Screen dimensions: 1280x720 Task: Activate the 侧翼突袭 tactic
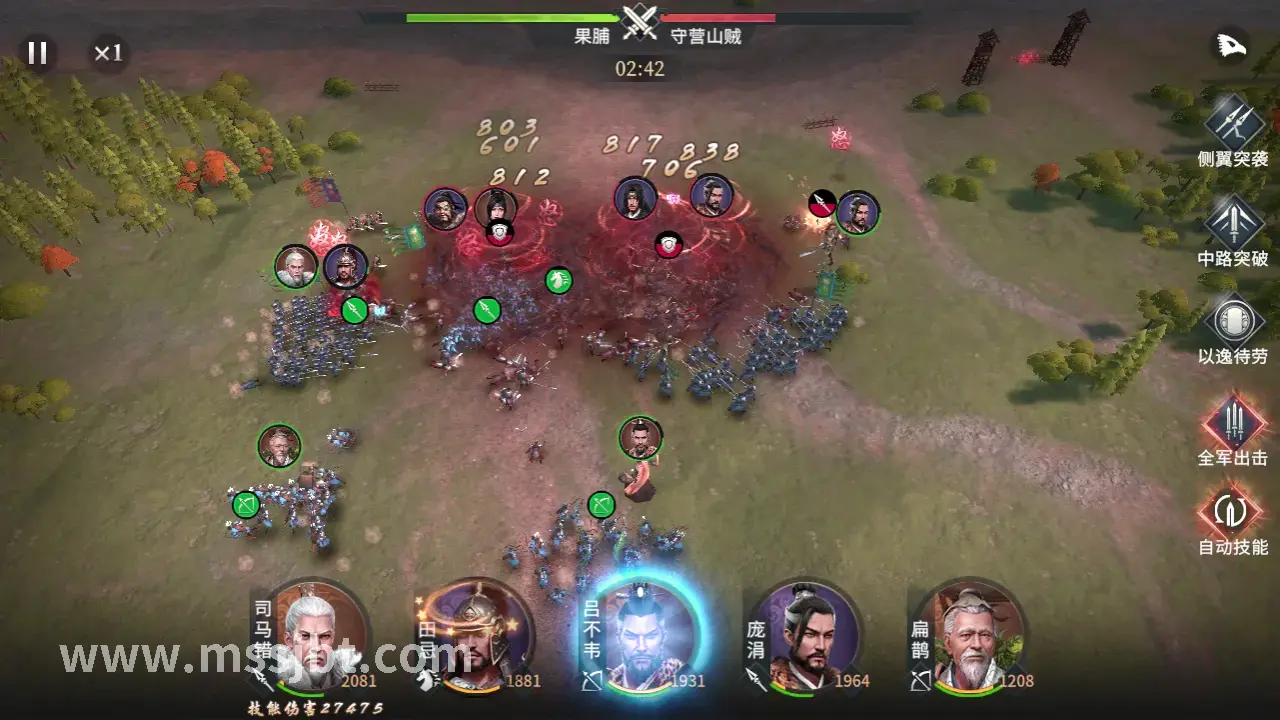point(1232,123)
